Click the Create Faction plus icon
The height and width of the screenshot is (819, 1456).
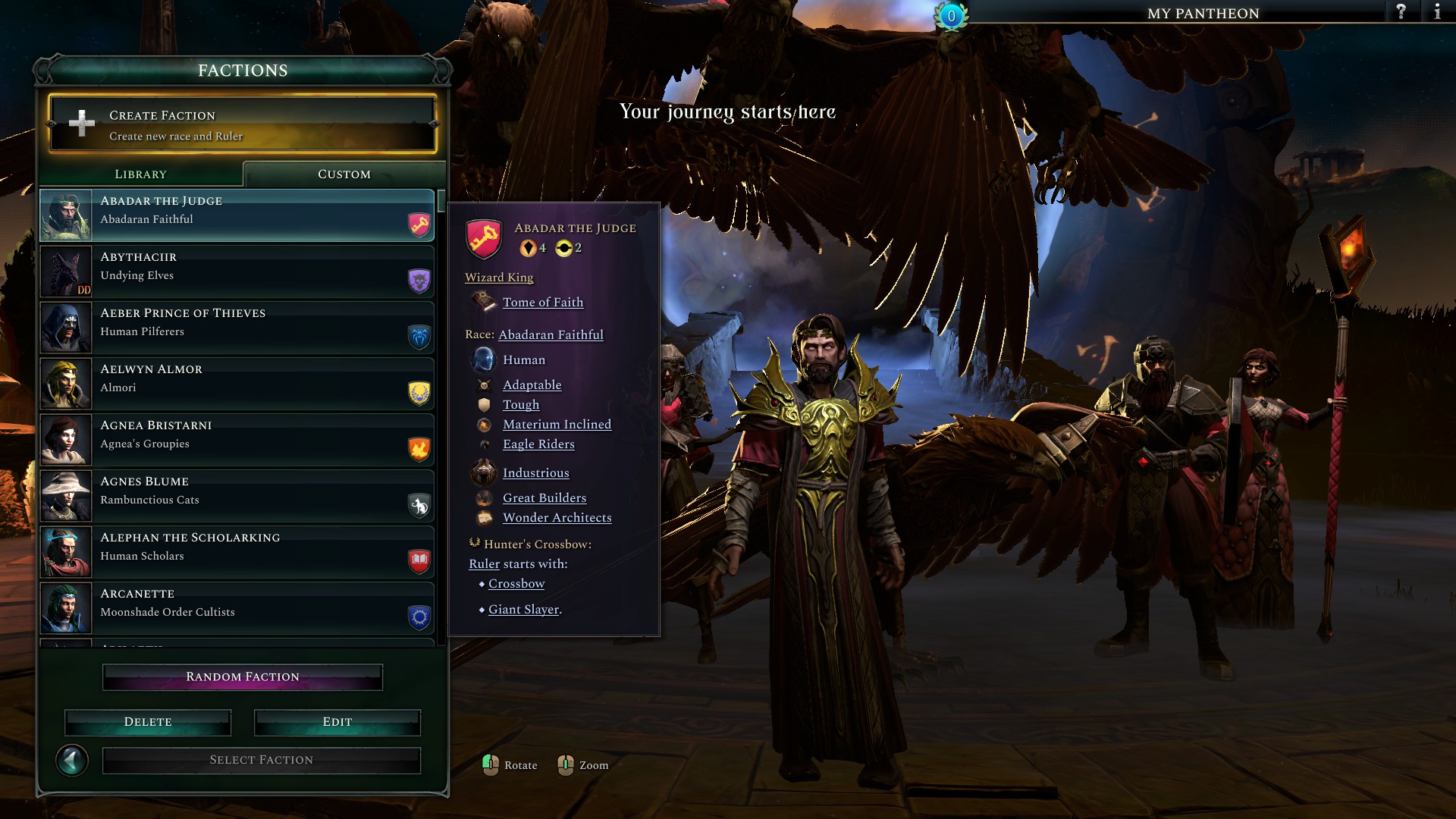80,124
